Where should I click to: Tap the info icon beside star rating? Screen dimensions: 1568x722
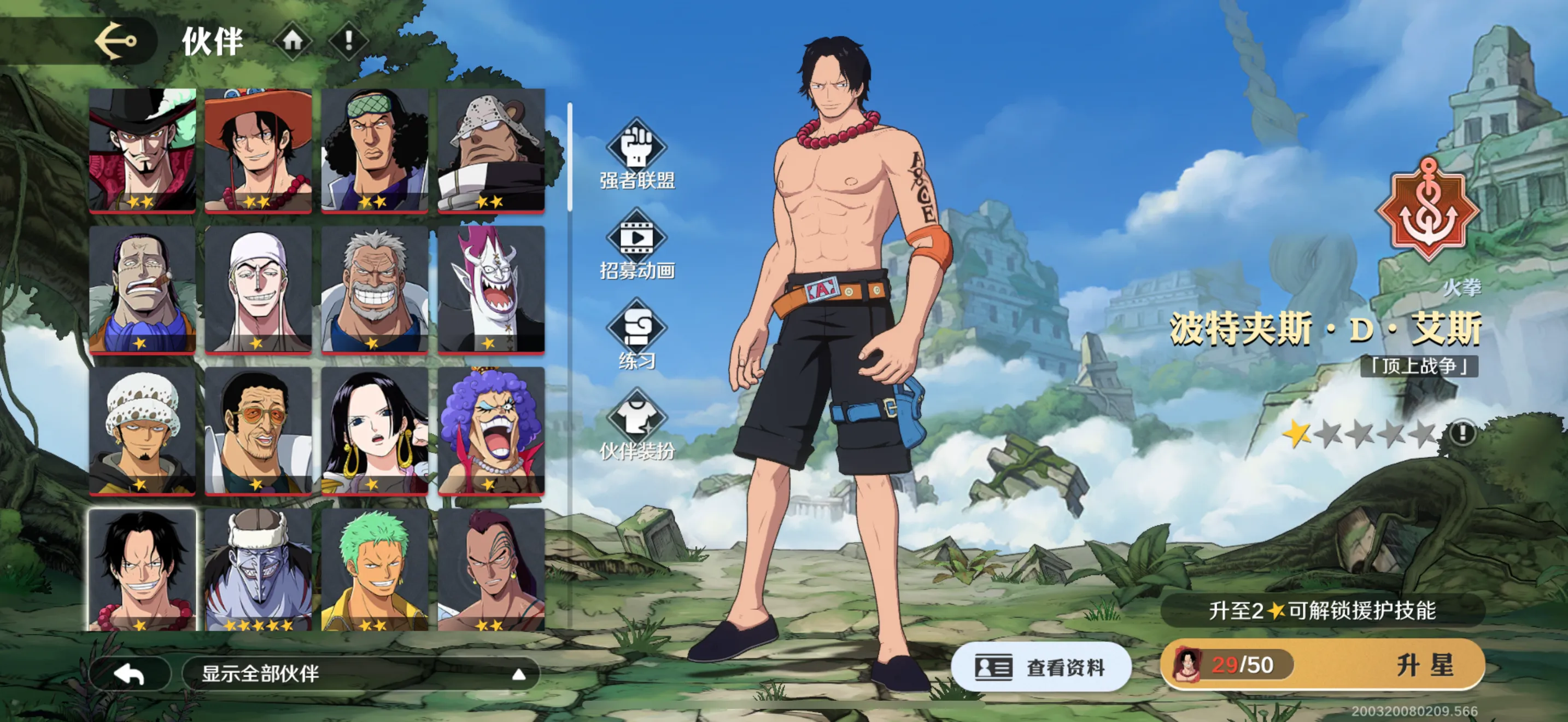1461,433
